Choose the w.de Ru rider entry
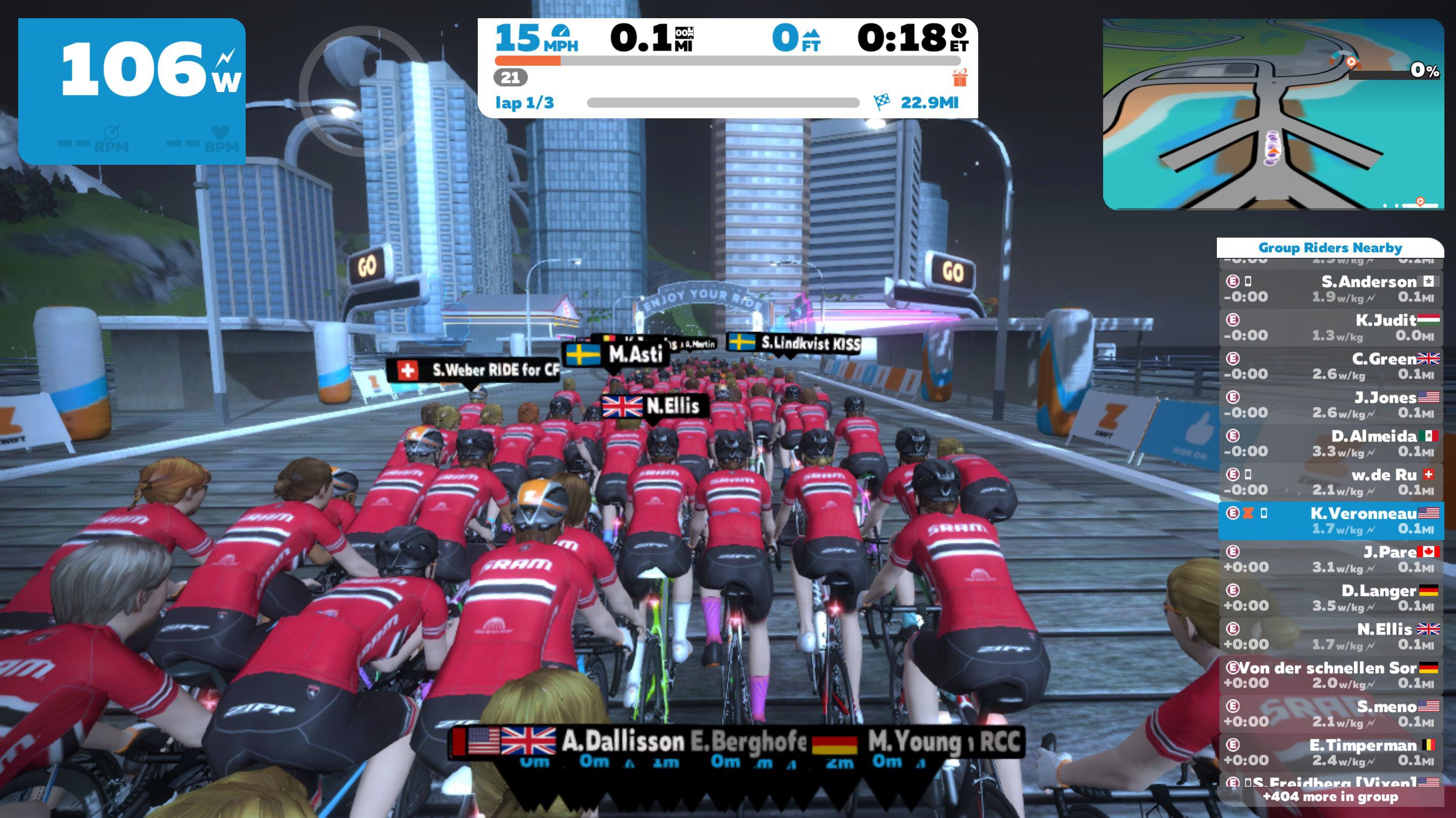 click(x=1331, y=482)
